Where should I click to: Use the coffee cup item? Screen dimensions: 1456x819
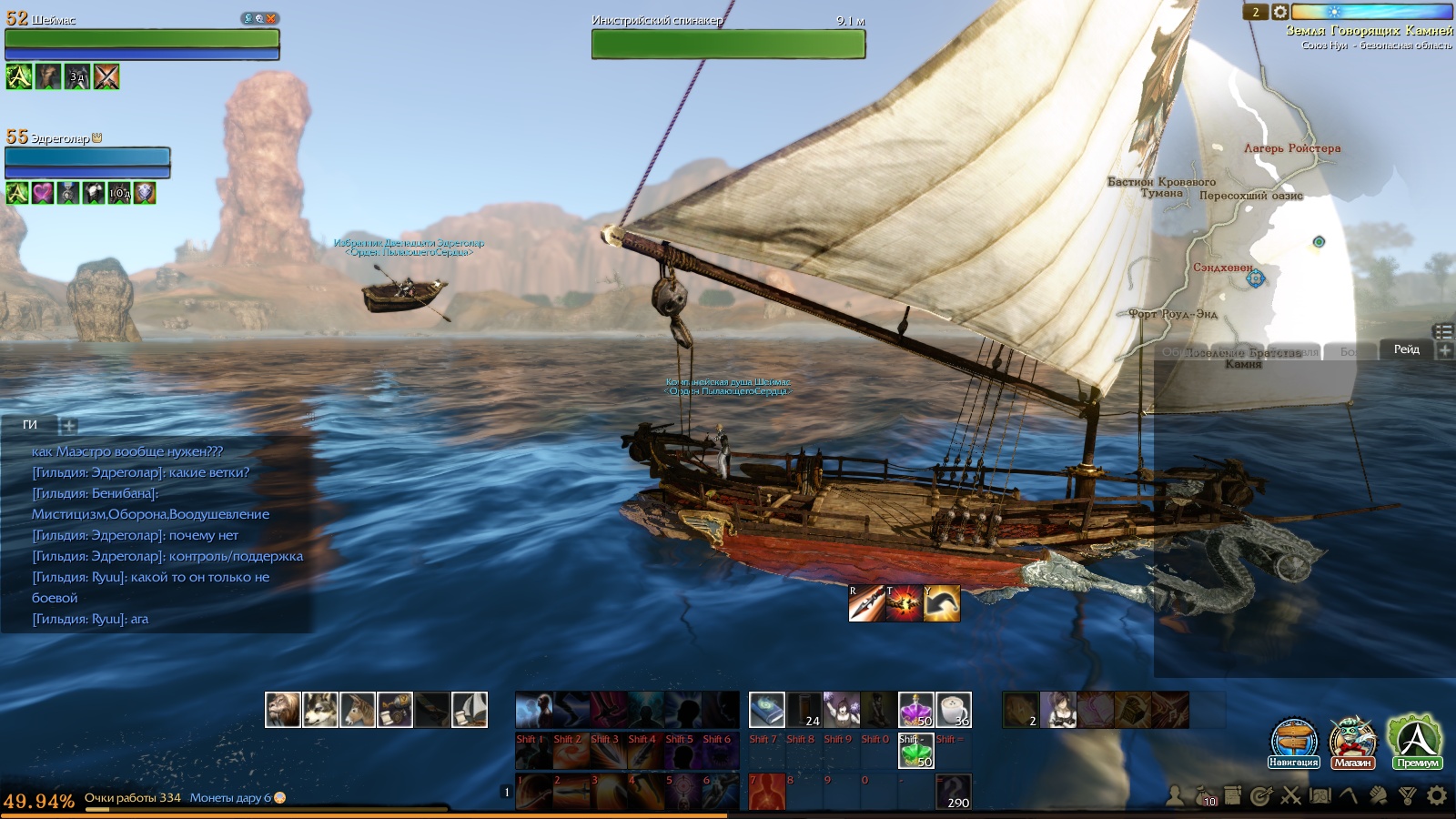tap(954, 710)
